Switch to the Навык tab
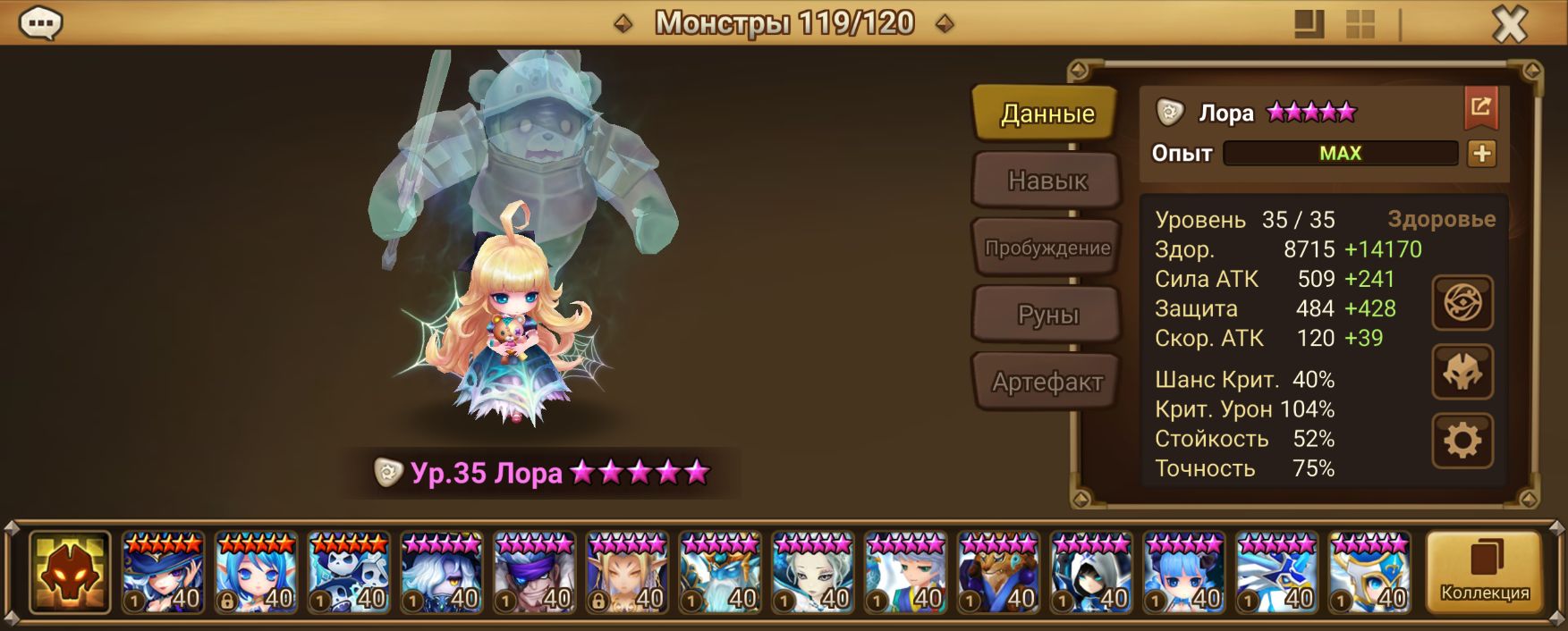The width and height of the screenshot is (1568, 631). [1047, 181]
